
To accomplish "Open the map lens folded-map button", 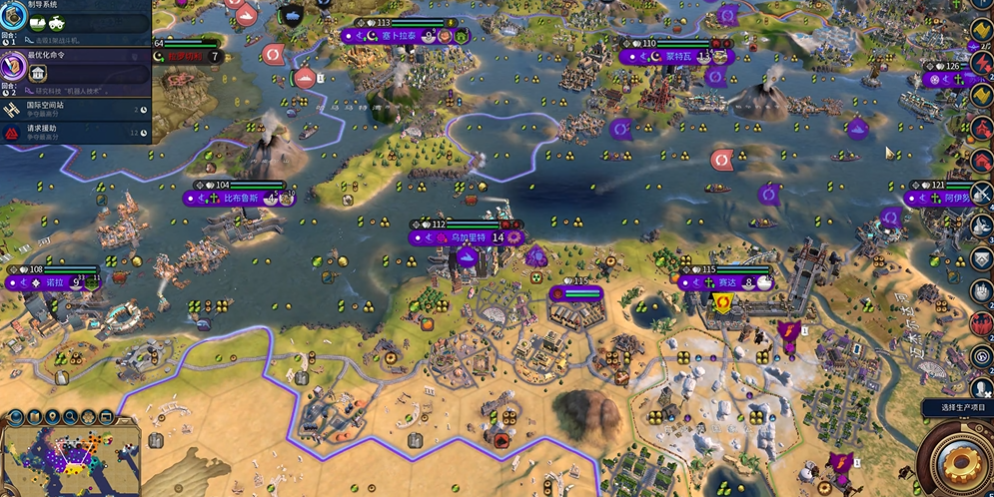I will pos(35,417).
